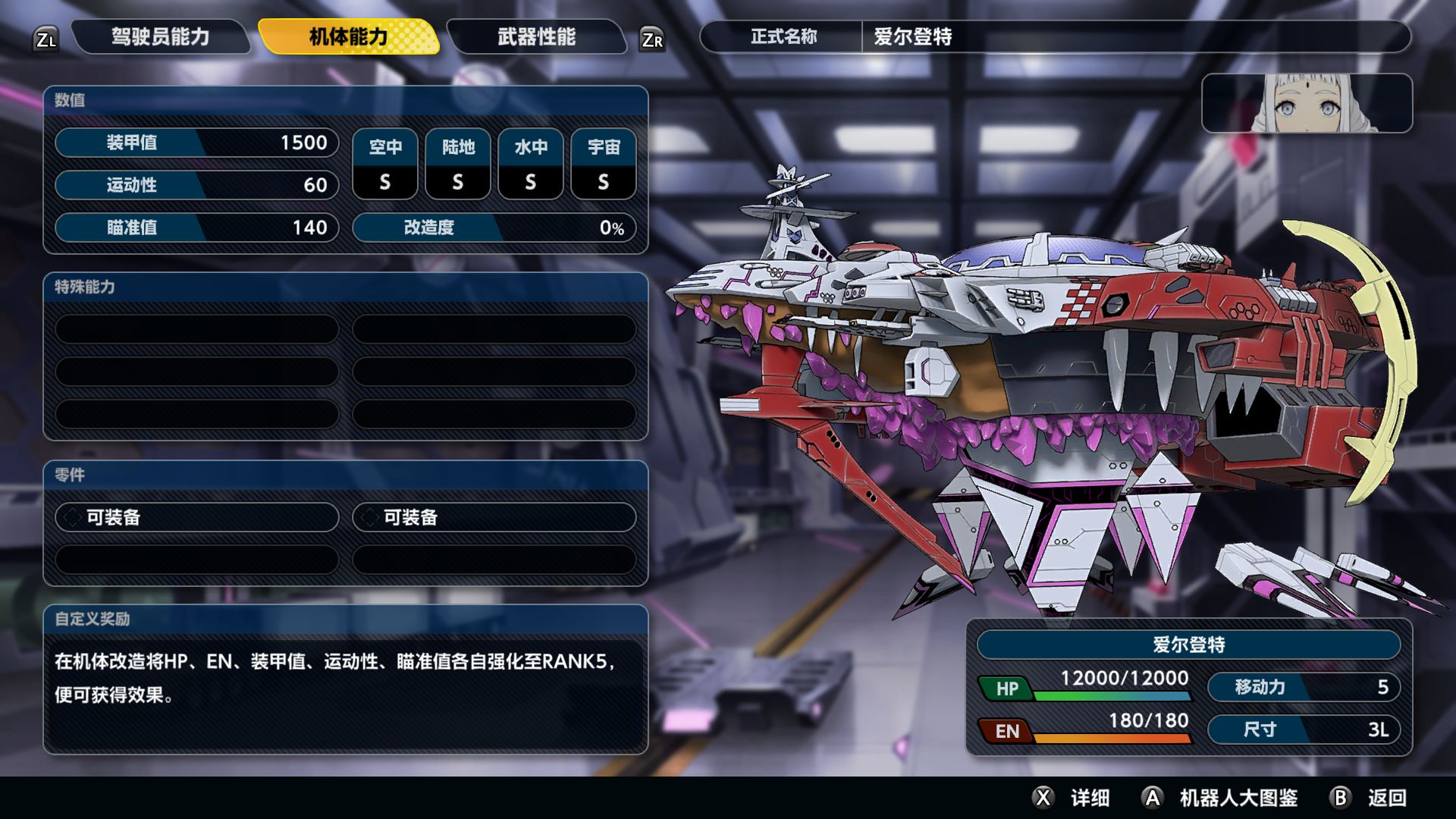1456x819 pixels.
Task: Switch to the 驾驶员能力 tab
Action: (x=160, y=37)
